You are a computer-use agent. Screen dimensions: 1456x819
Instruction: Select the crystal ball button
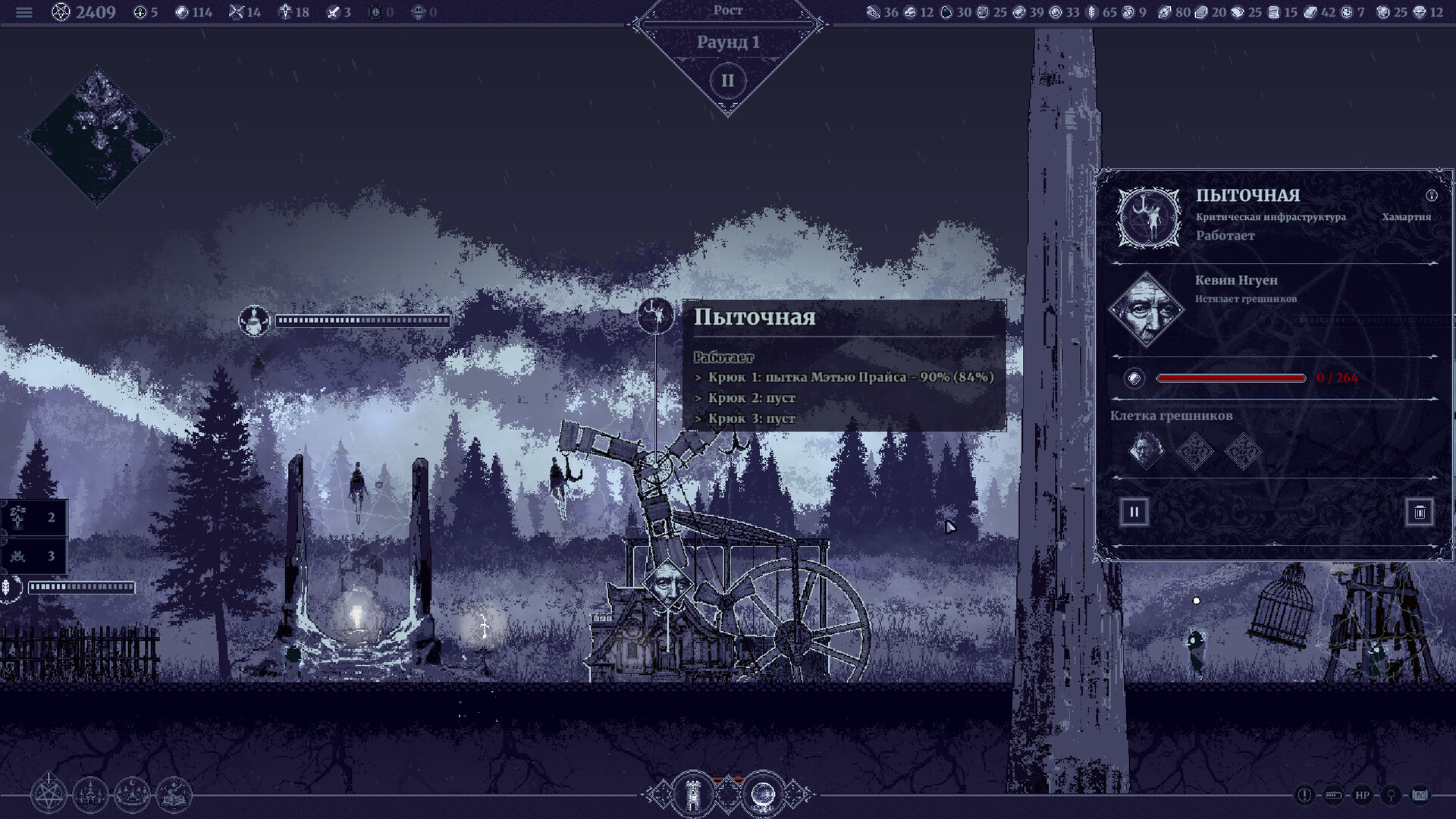point(762,795)
